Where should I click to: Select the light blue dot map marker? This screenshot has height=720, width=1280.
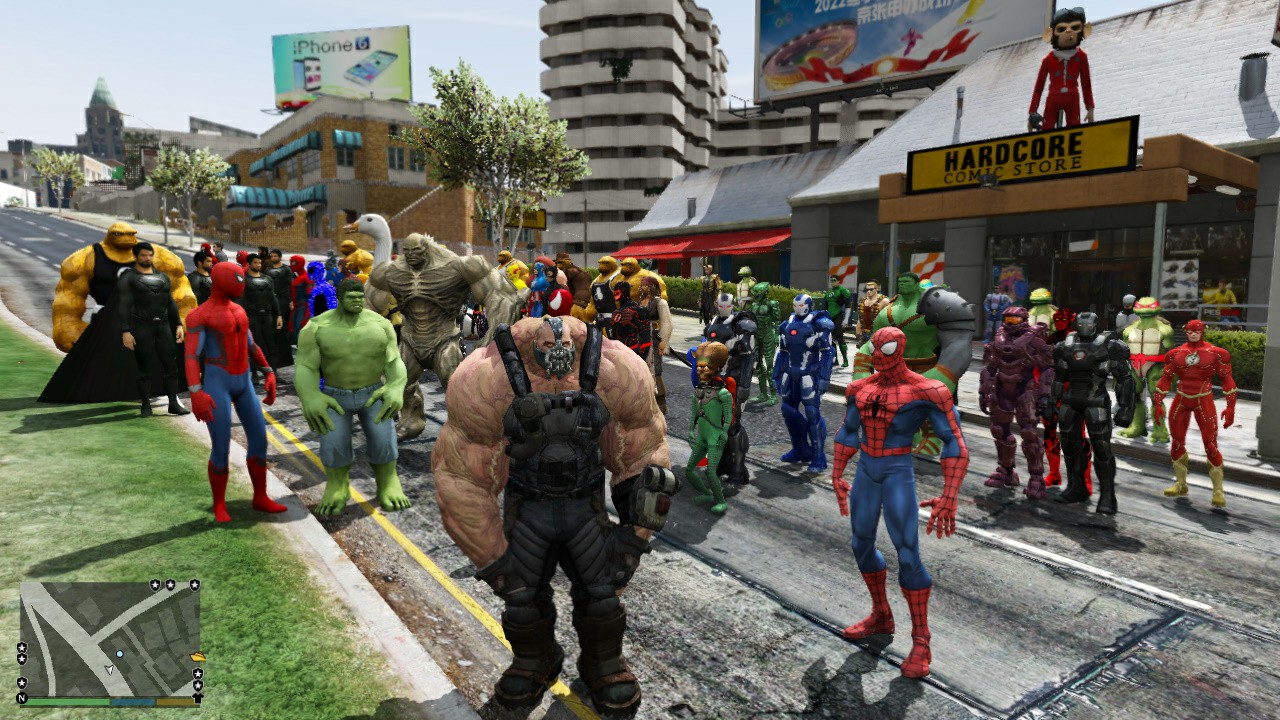click(x=120, y=653)
